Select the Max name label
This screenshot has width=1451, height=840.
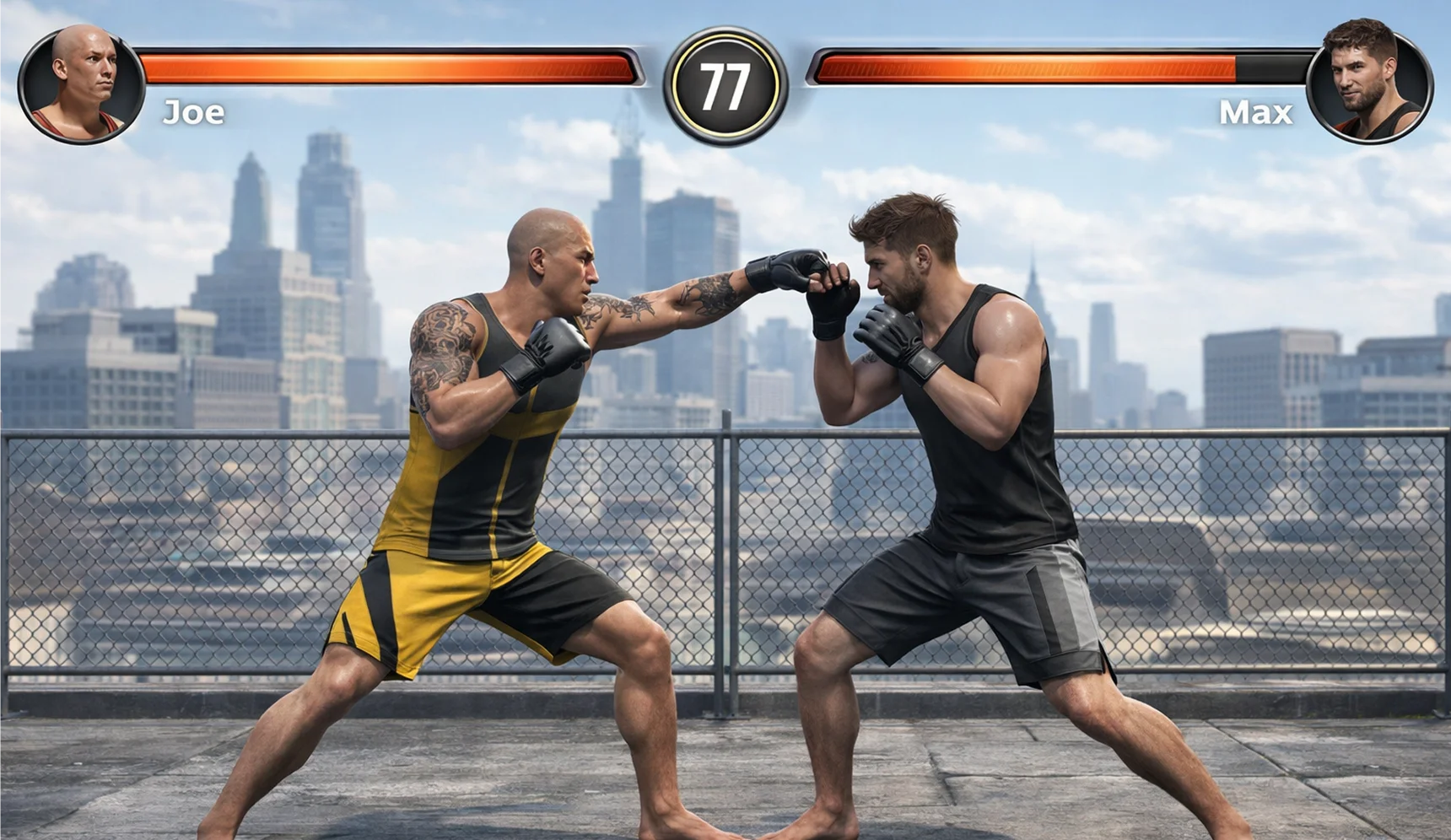click(x=1257, y=112)
